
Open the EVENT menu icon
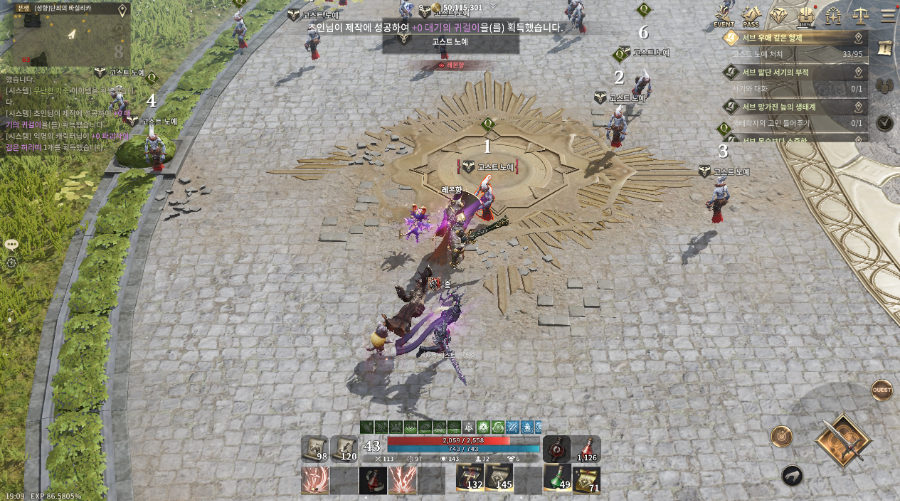724,15
